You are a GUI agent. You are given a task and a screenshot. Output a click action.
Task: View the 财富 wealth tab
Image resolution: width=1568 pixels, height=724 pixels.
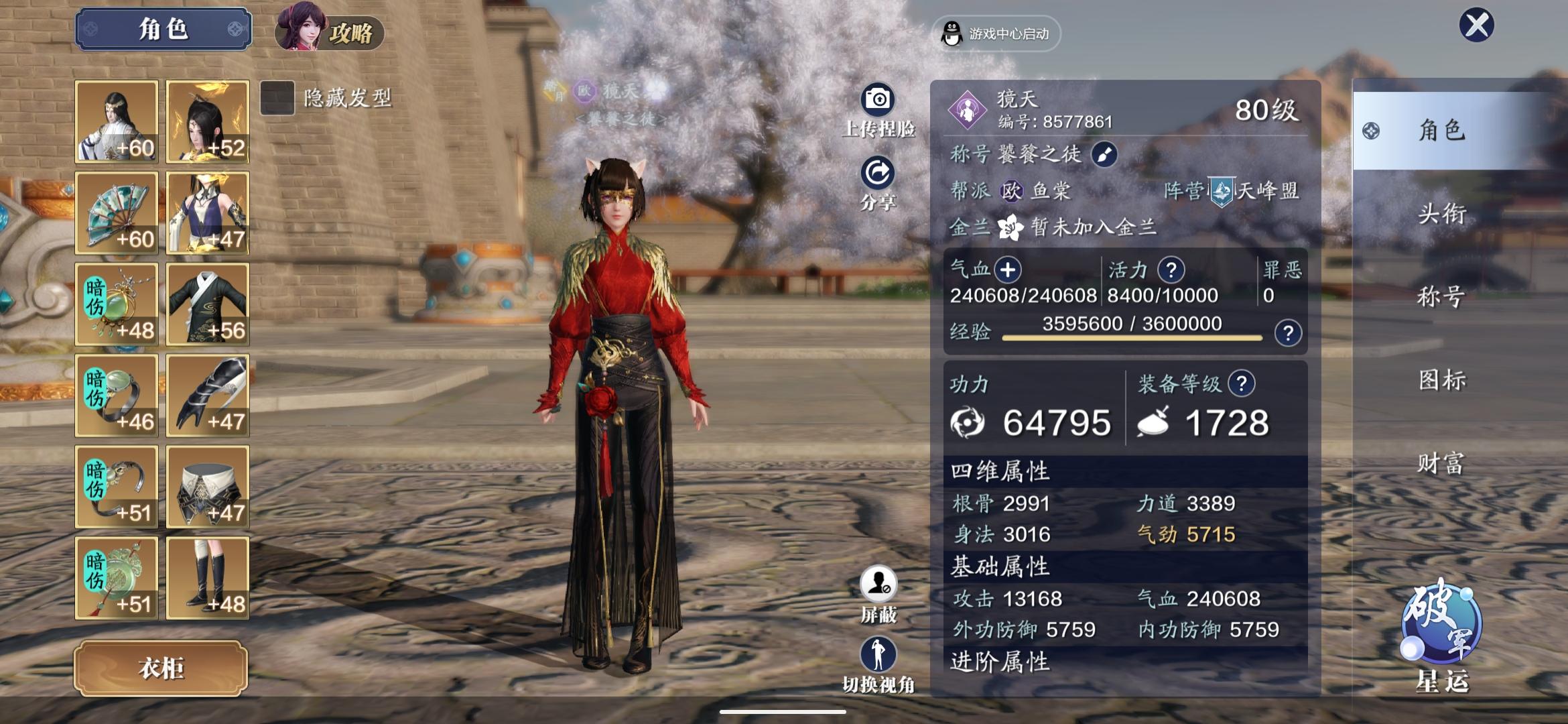point(1442,463)
